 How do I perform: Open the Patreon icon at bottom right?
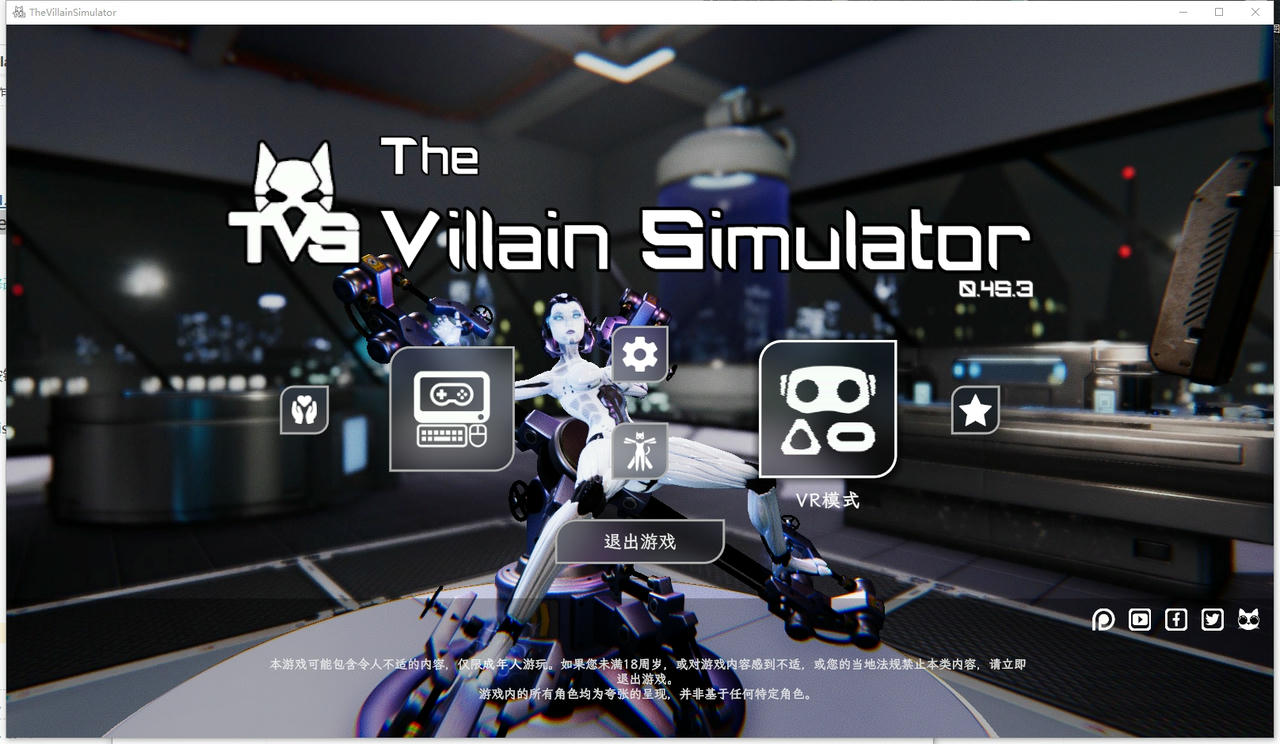[x=1103, y=619]
